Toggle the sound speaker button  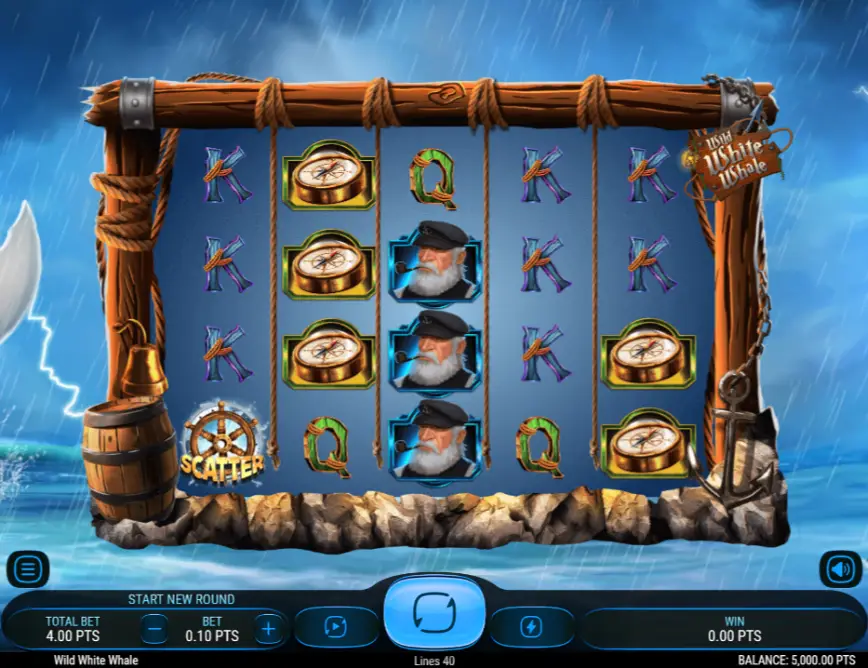point(840,570)
